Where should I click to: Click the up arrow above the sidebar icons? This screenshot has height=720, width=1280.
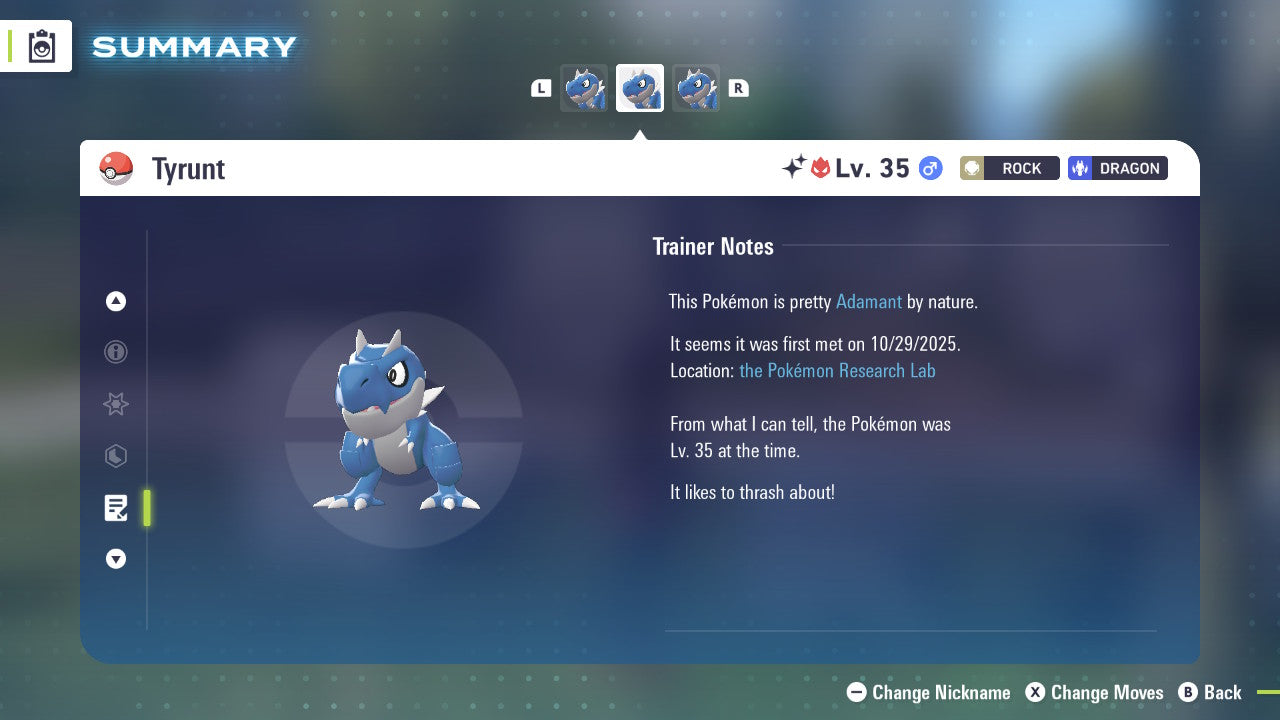[115, 301]
